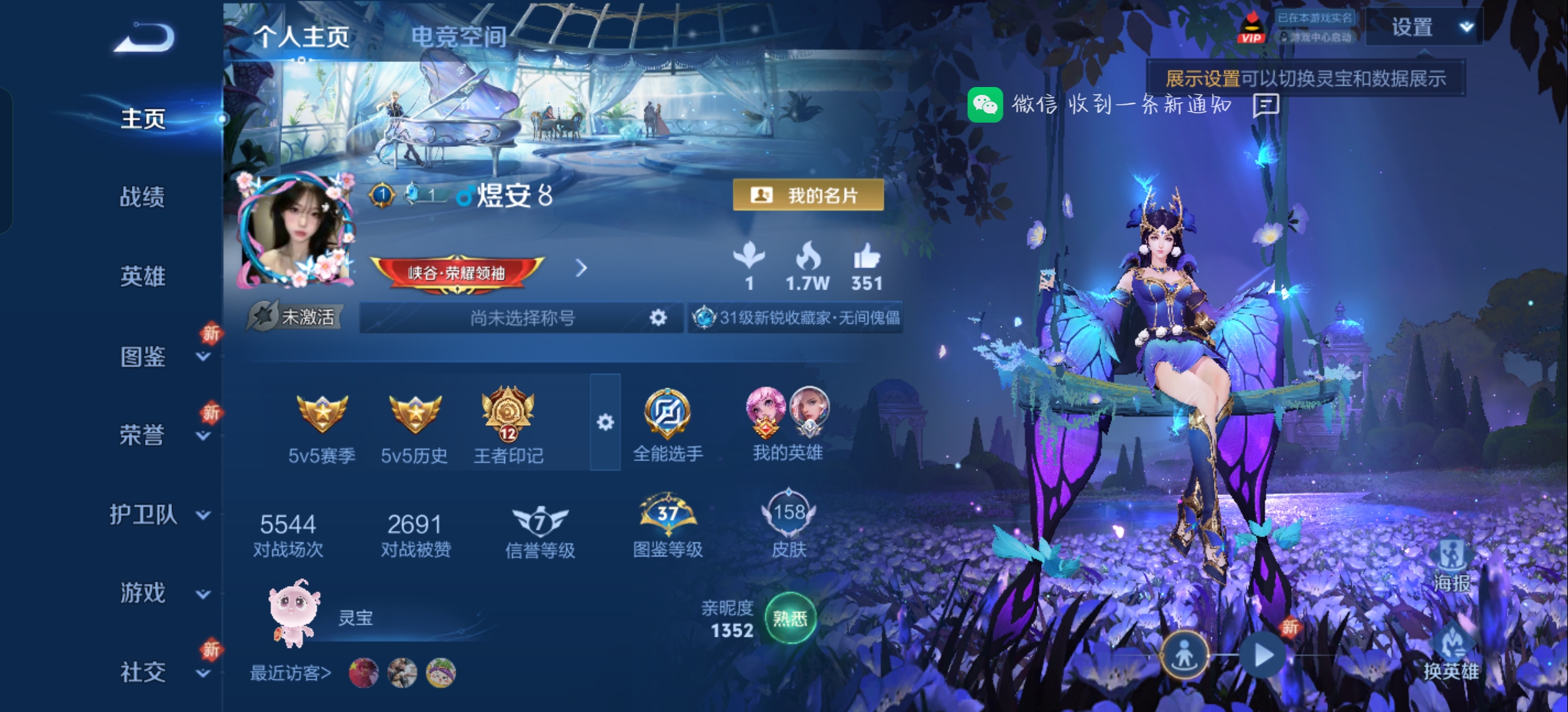Open the 设置 dropdown

1424,28
